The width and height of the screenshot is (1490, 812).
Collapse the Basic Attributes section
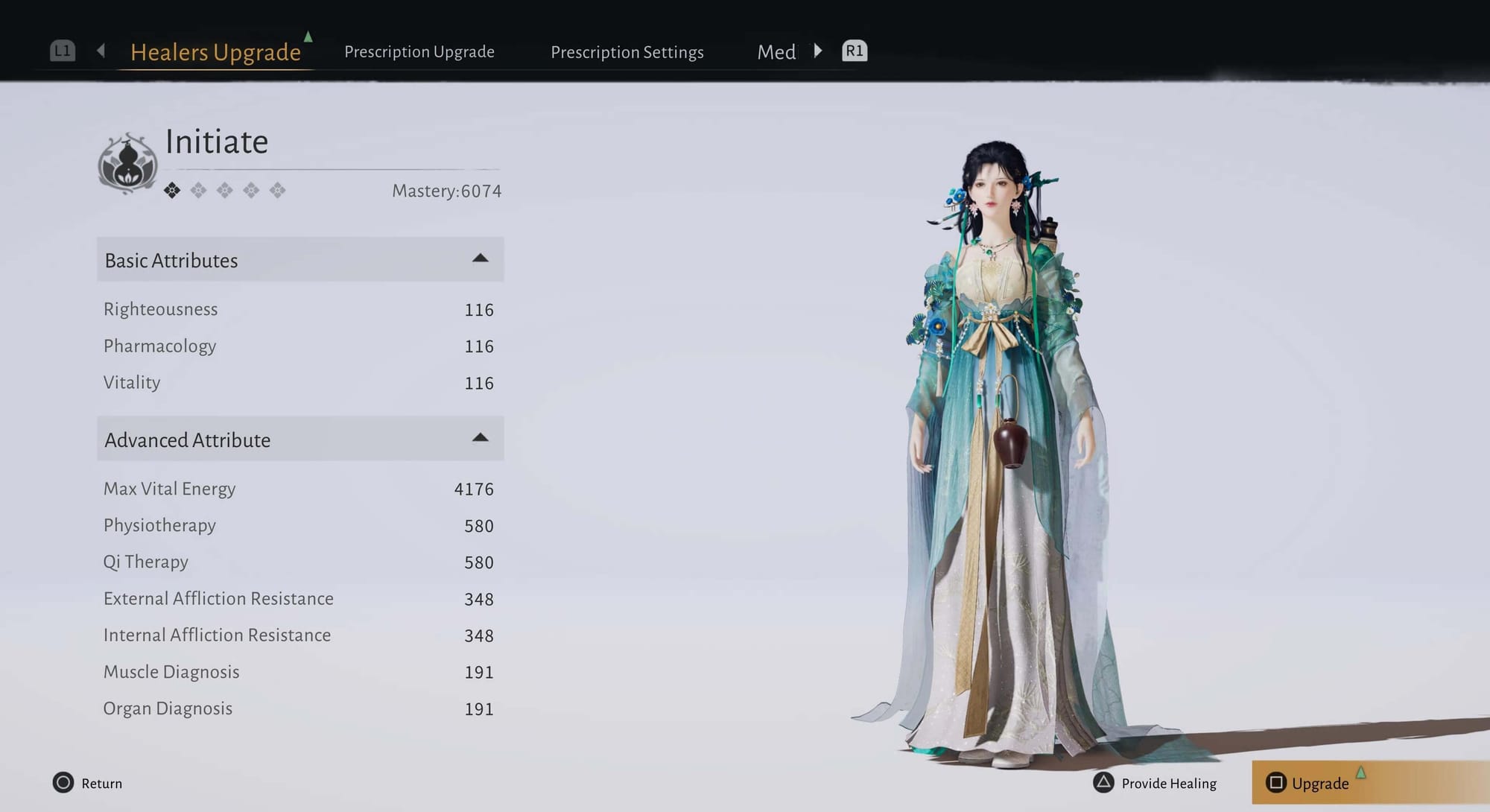point(480,259)
